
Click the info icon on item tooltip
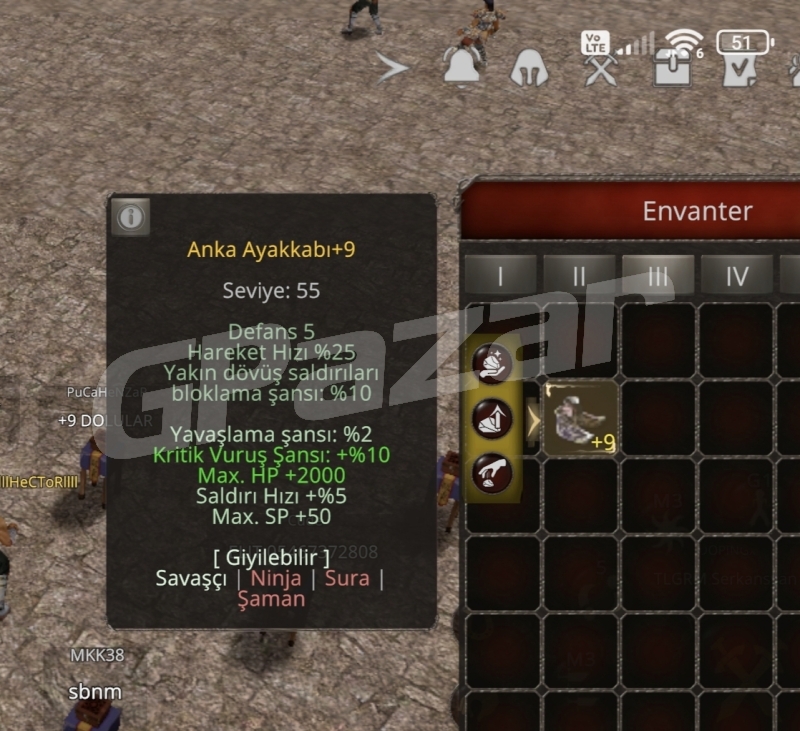click(131, 216)
